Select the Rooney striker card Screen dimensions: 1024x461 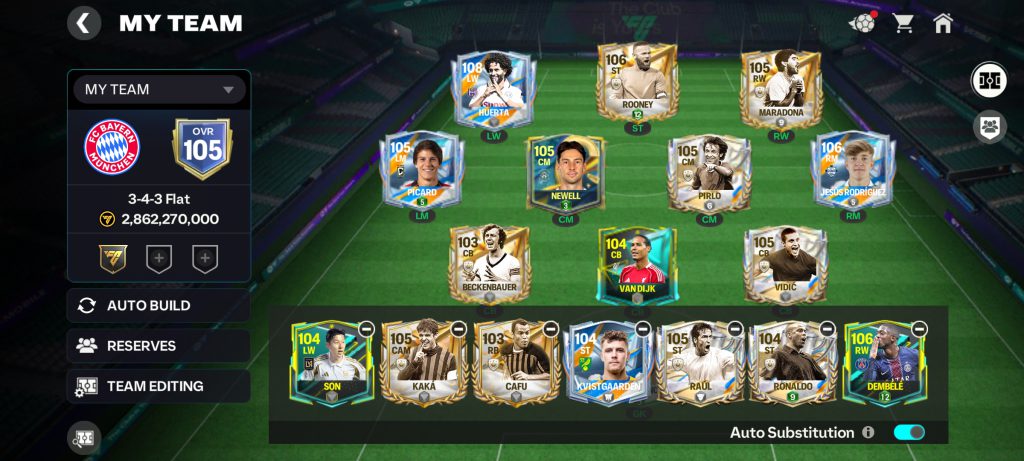(x=637, y=83)
